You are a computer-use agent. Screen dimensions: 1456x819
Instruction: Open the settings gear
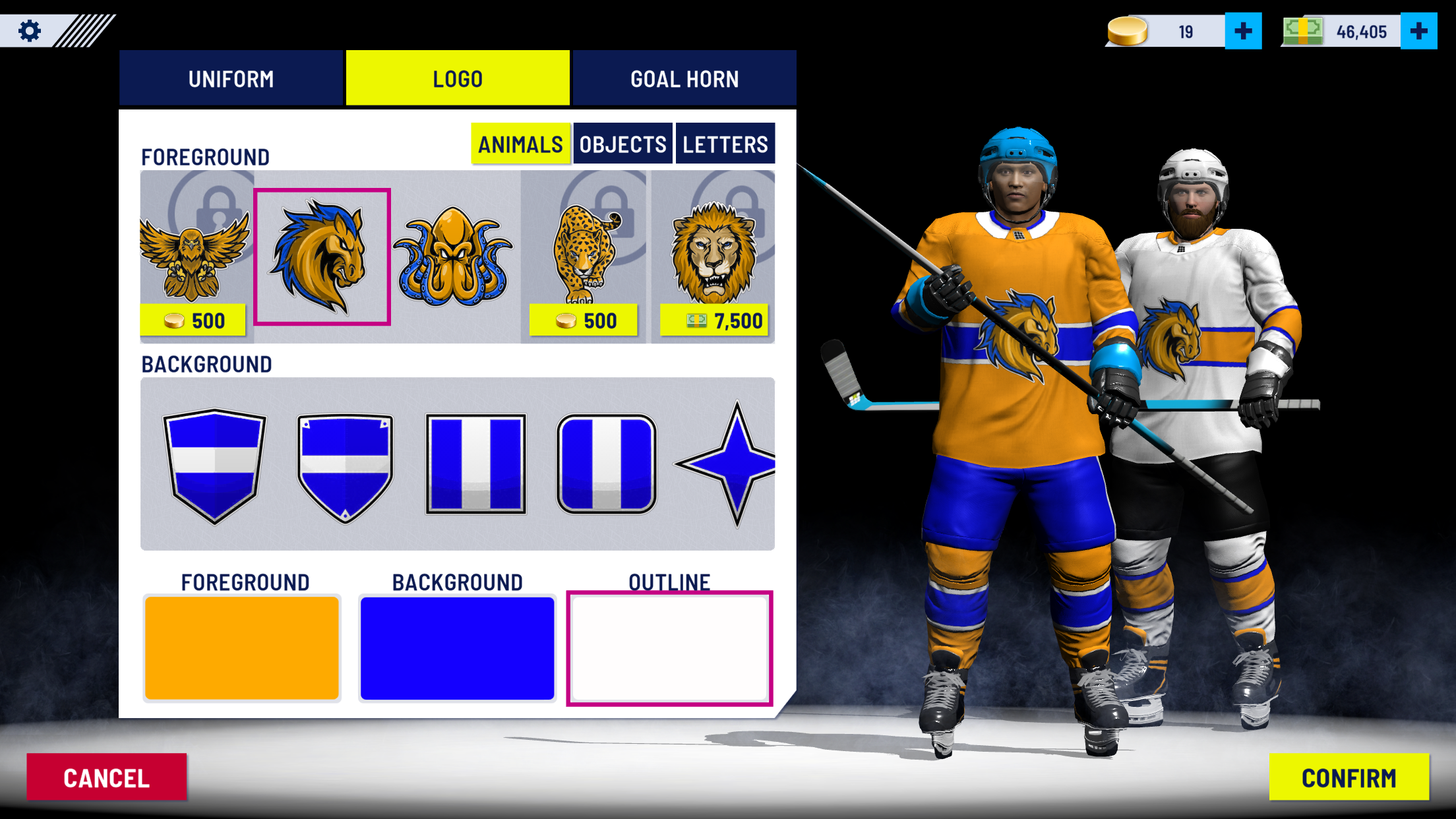pyautogui.click(x=28, y=29)
